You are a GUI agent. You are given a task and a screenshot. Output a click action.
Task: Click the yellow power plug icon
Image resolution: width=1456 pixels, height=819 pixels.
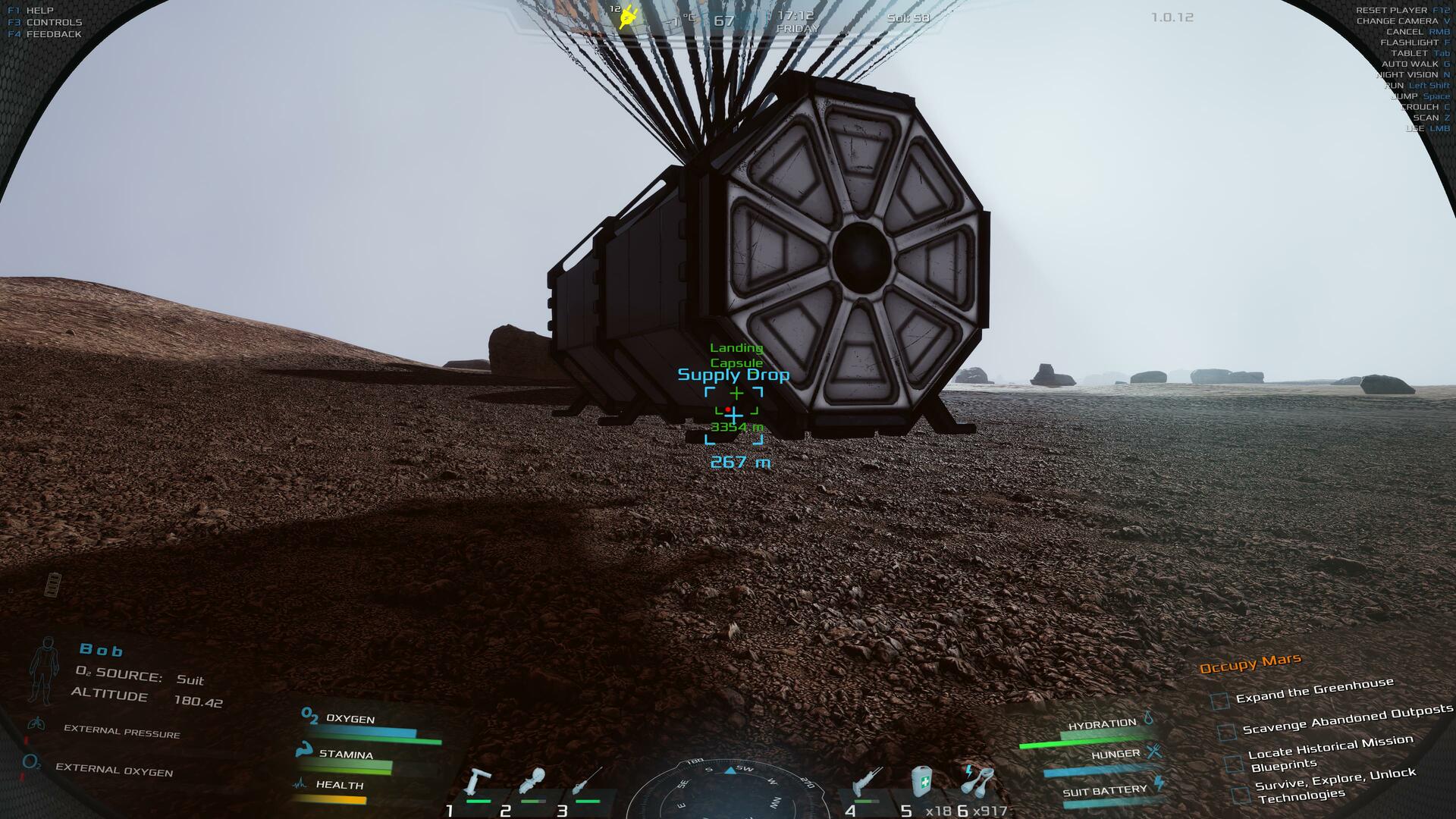[627, 17]
